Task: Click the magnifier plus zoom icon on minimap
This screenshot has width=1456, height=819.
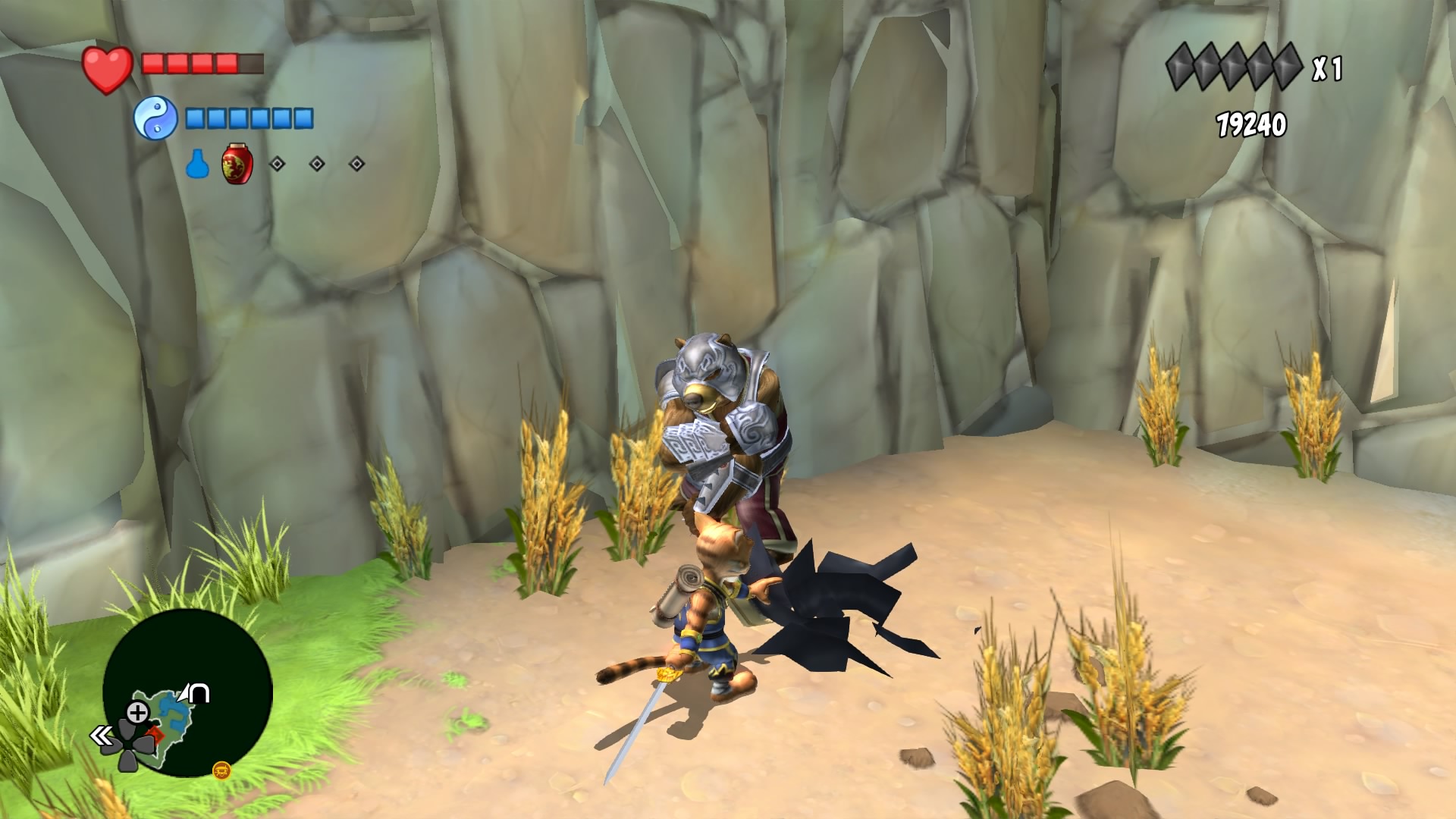Action: 138,711
